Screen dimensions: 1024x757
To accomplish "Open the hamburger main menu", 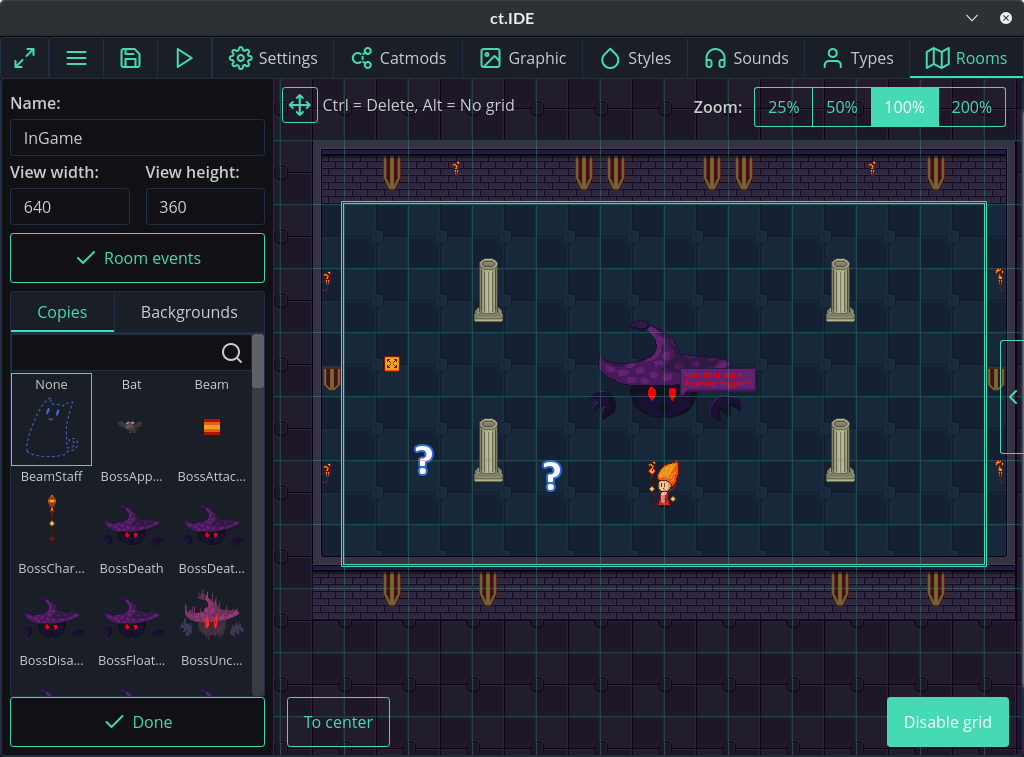I will click(x=77, y=58).
